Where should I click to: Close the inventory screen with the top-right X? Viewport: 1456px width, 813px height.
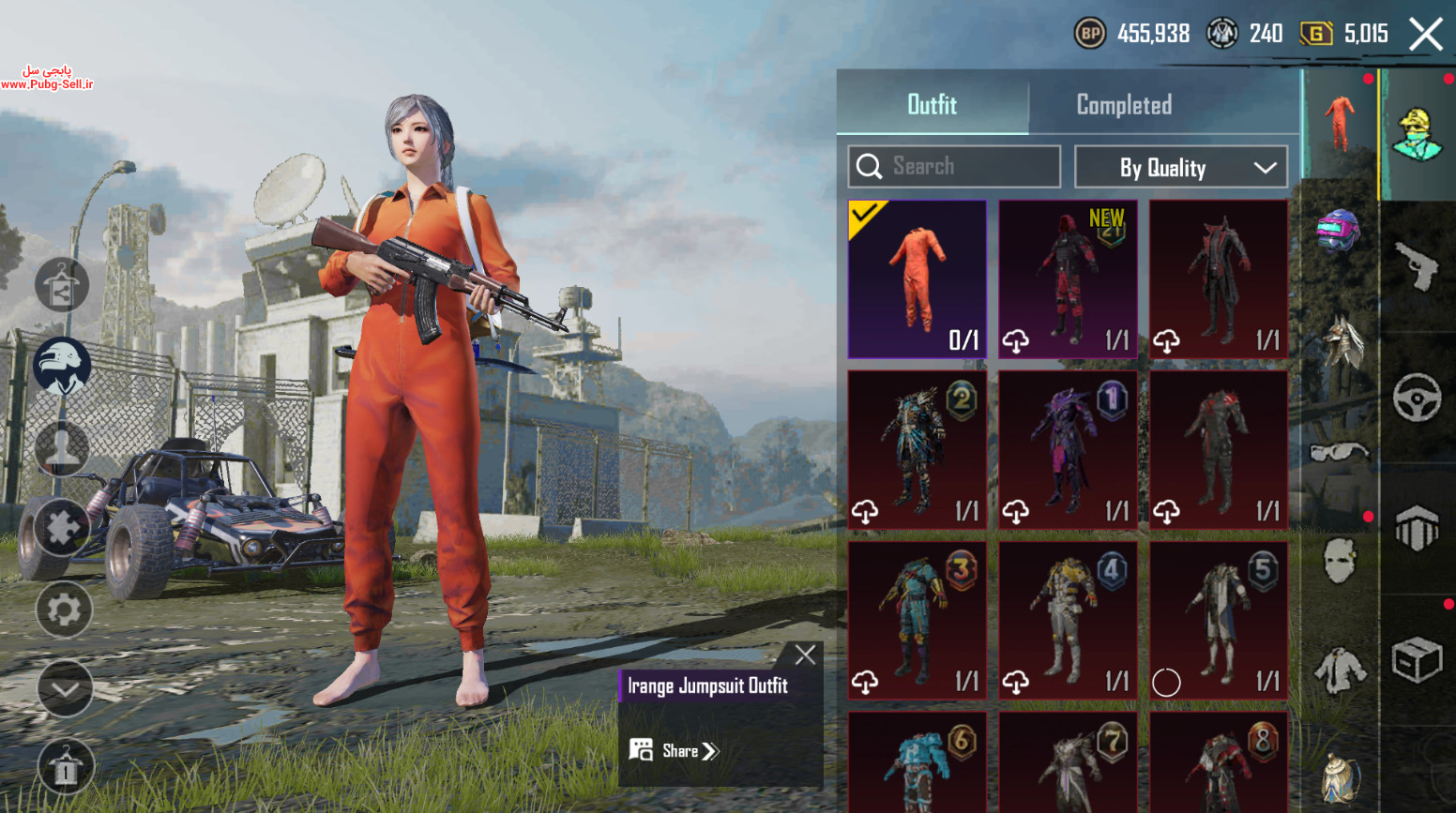coord(1425,36)
